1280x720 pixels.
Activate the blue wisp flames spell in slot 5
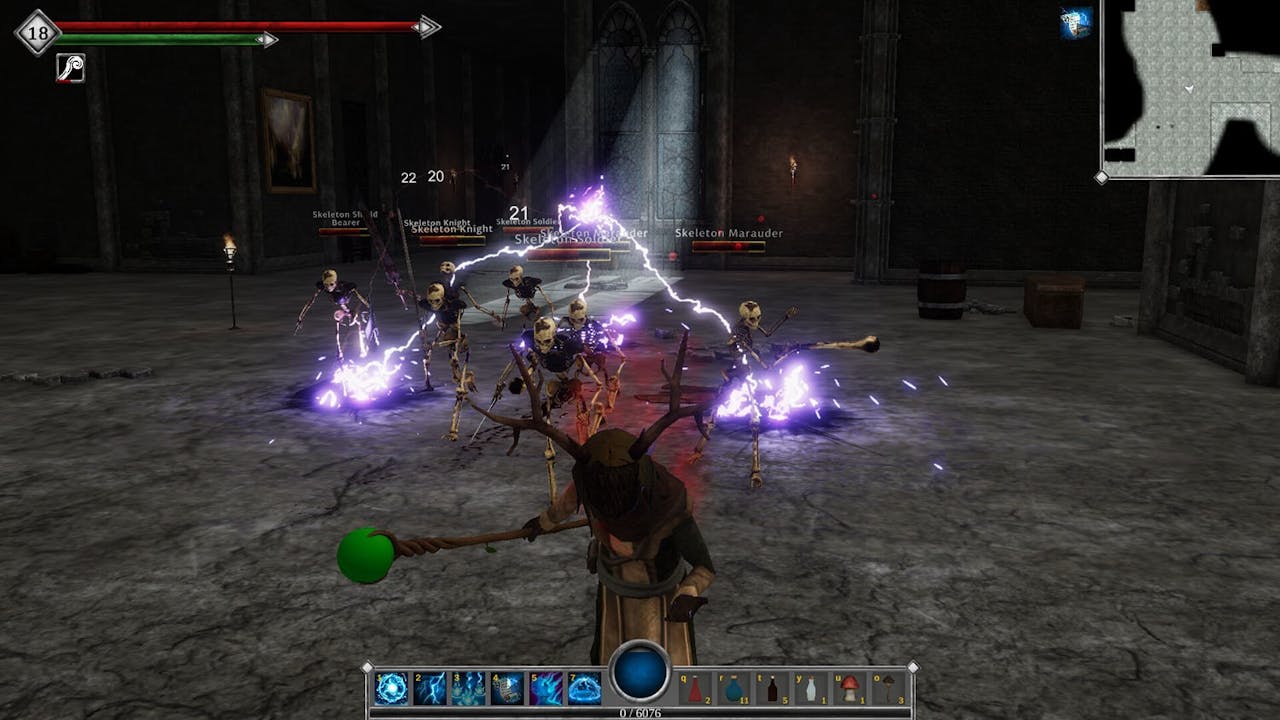pos(545,688)
